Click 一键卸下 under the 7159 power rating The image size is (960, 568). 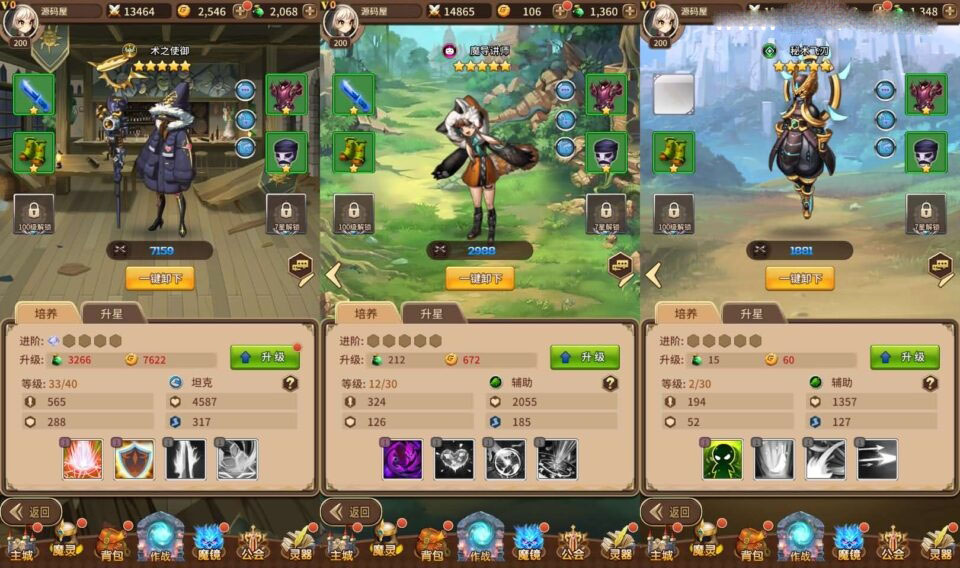[160, 279]
